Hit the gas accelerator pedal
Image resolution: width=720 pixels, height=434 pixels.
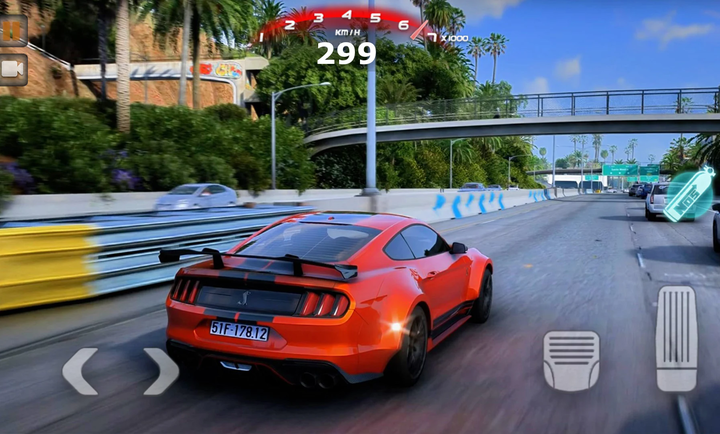[x=676, y=339]
